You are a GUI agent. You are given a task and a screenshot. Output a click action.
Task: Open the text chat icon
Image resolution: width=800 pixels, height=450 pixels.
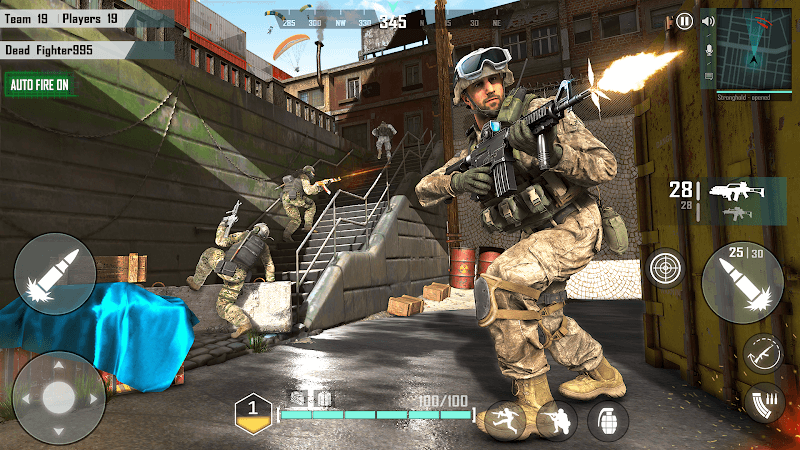(x=709, y=76)
